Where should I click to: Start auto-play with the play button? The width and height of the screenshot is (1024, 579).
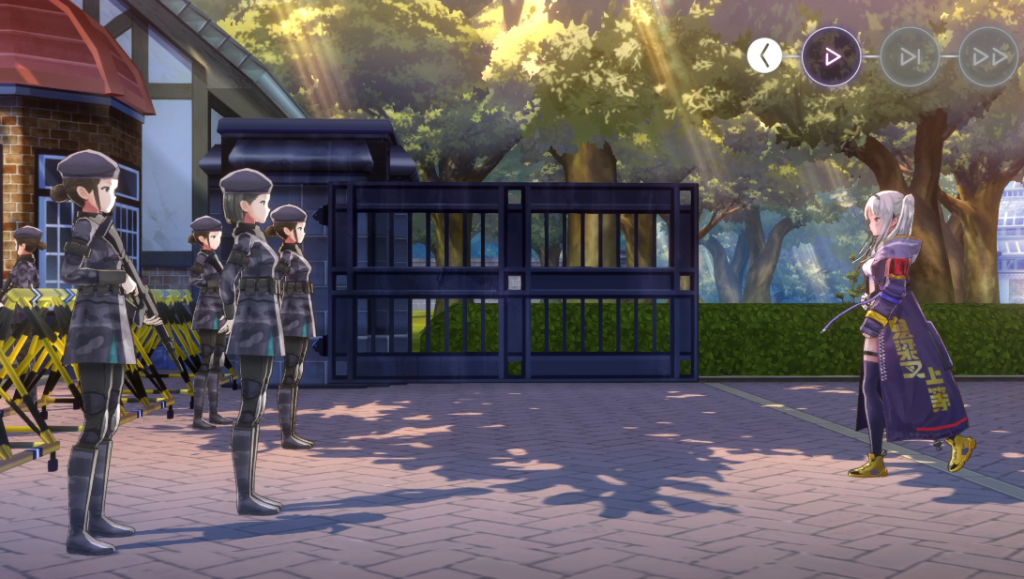click(831, 56)
